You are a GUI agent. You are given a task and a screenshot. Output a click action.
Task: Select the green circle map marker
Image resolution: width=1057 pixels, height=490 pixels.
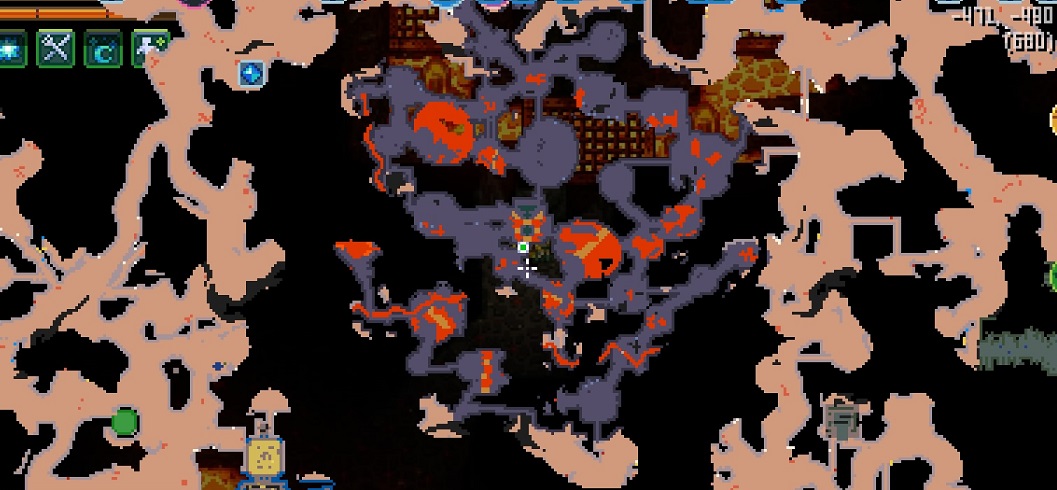point(124,422)
